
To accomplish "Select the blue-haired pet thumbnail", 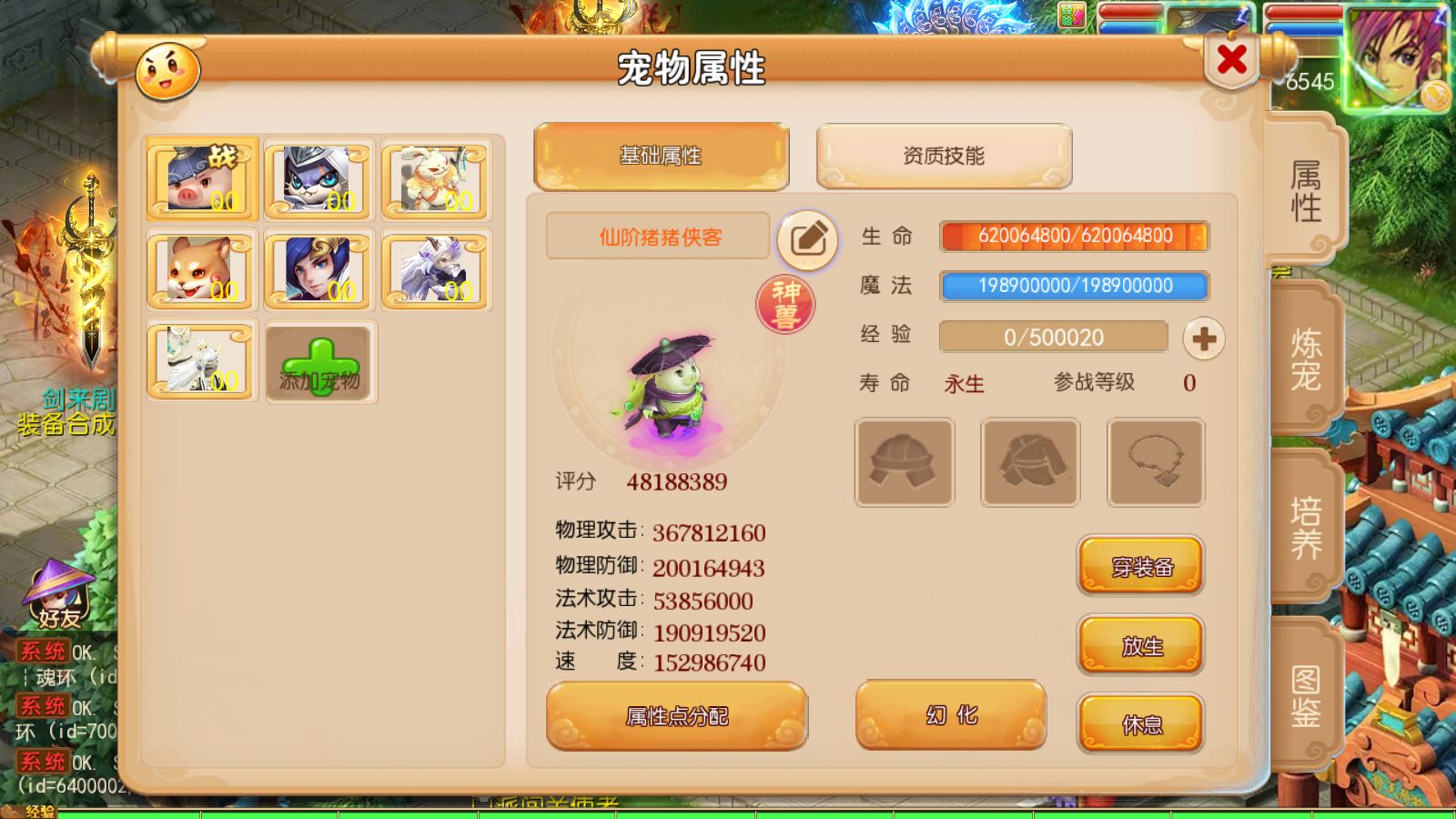I will [x=318, y=268].
